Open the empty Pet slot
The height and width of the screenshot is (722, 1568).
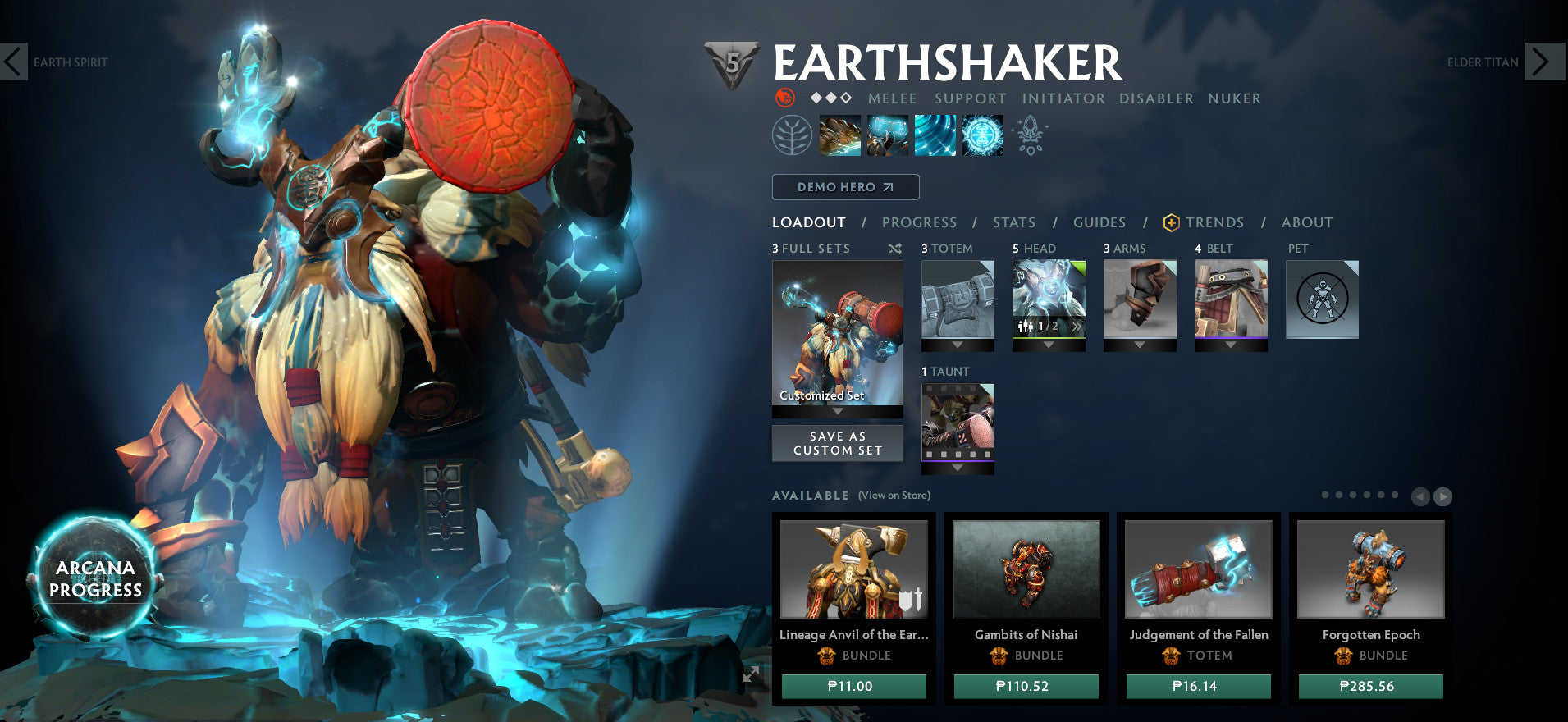1322,299
